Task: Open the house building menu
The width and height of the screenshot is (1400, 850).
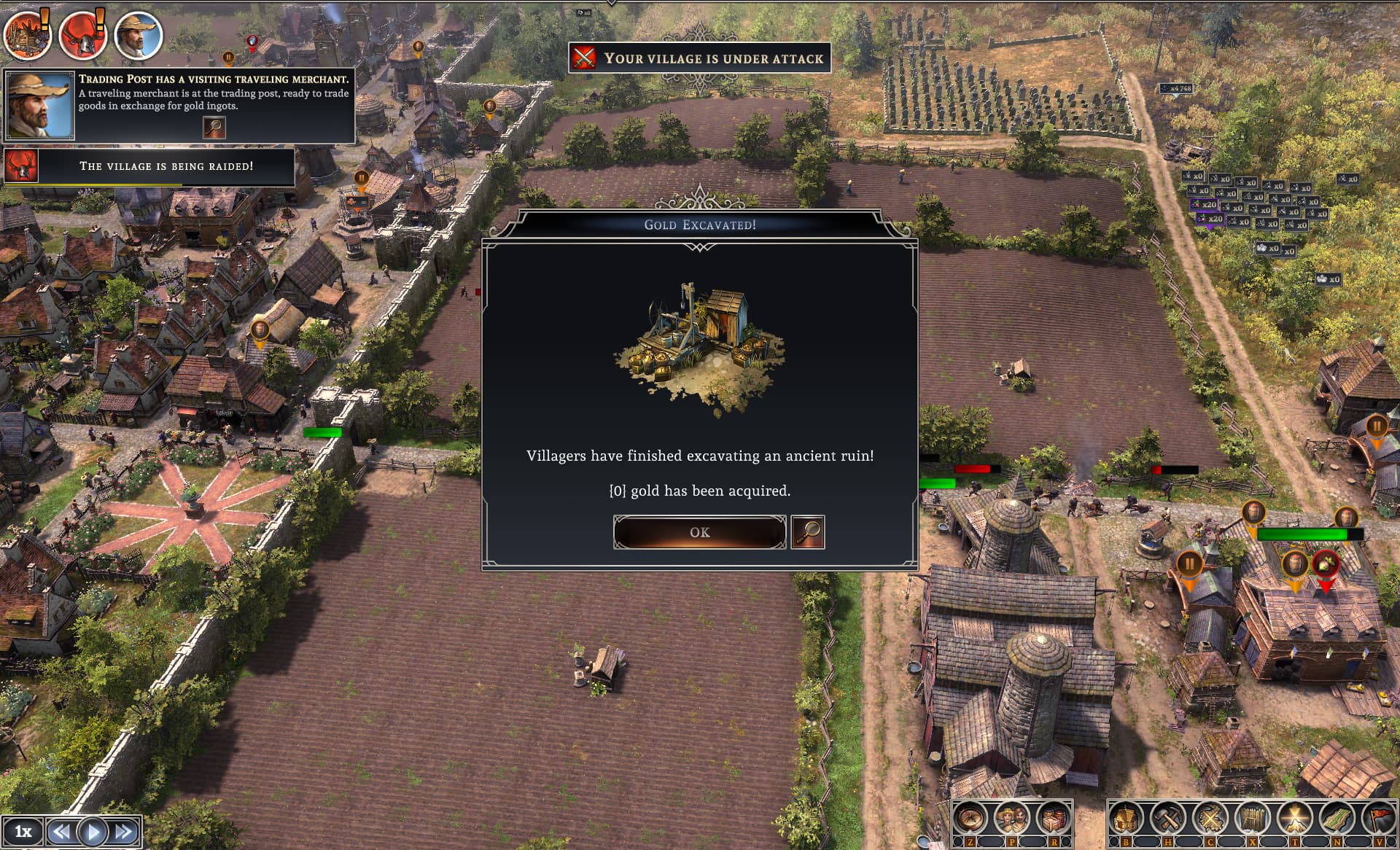Action: tap(1126, 818)
